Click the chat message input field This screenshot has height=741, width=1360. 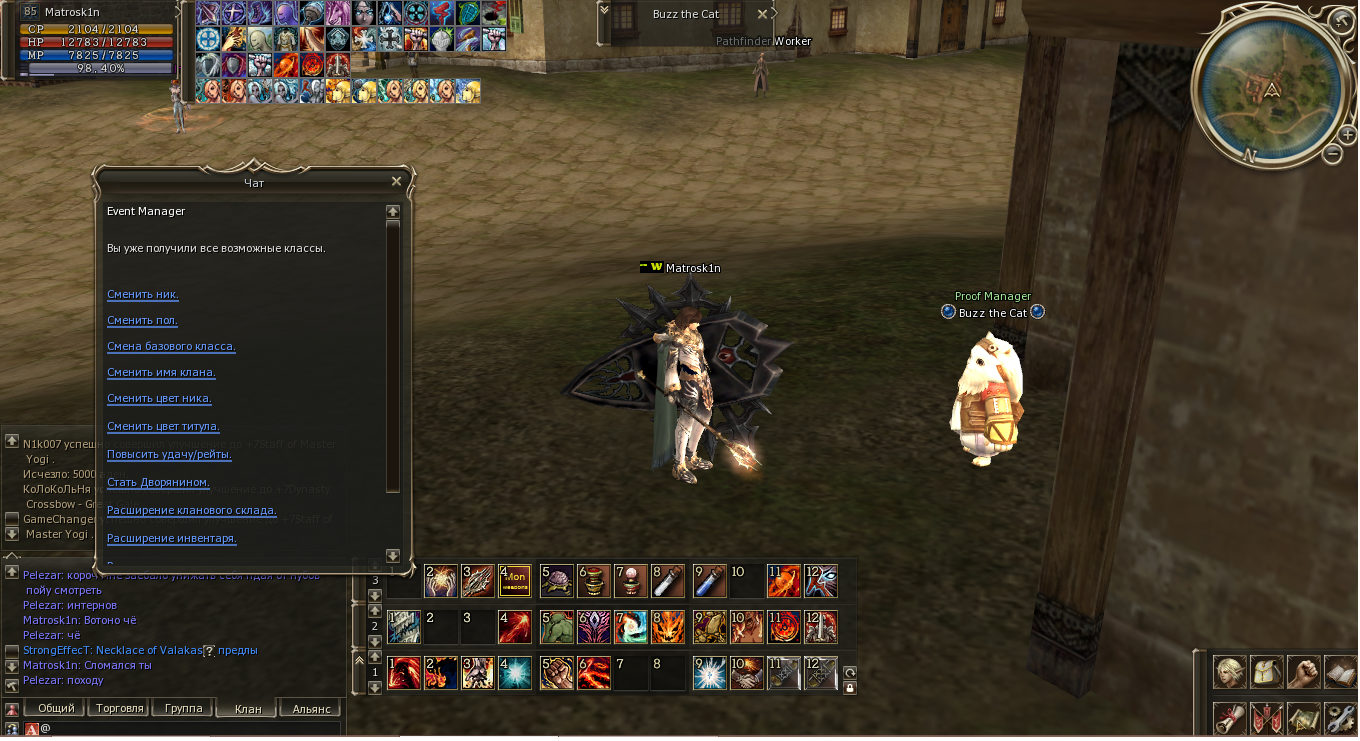tap(190, 729)
